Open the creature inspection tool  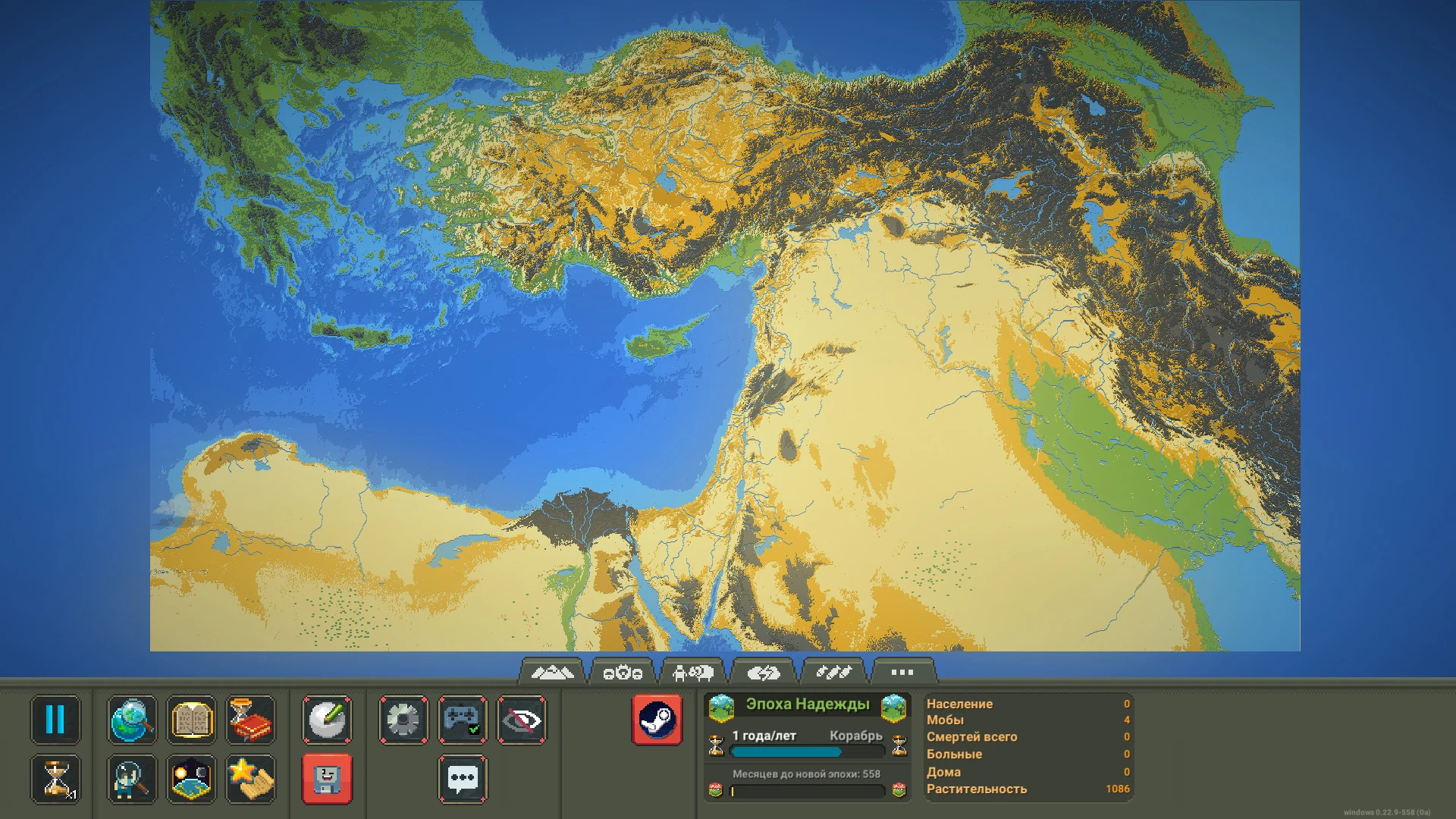(132, 779)
